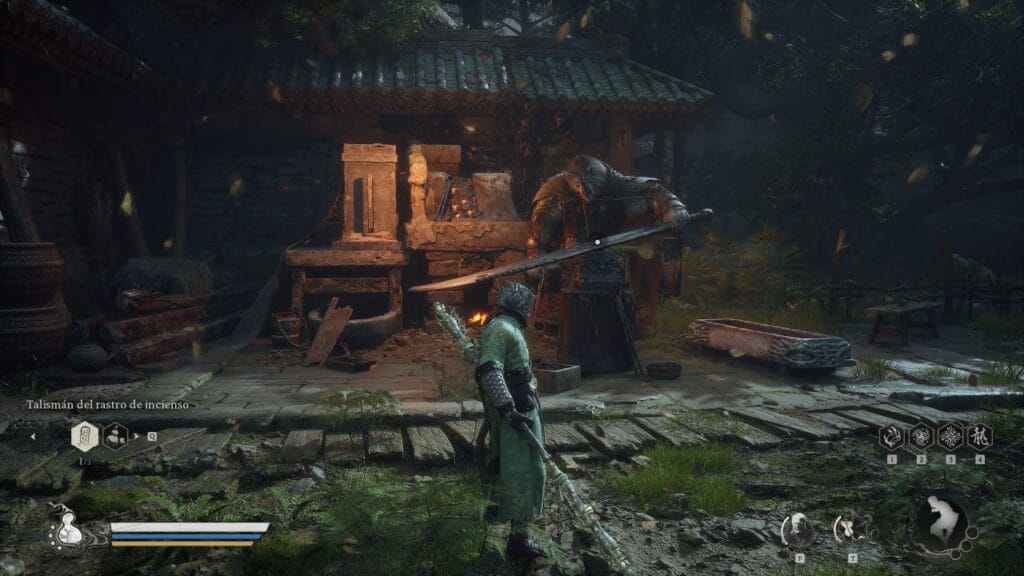Use the ornate diamond-pattern spell in slot 3
1024x576 pixels.
point(950,436)
